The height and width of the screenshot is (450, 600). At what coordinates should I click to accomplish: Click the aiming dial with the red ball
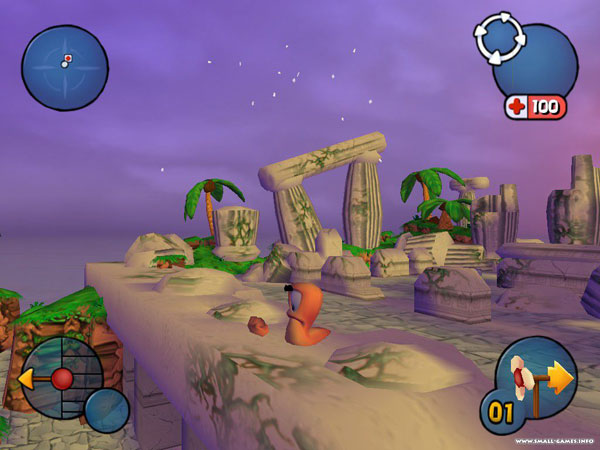(x=61, y=378)
